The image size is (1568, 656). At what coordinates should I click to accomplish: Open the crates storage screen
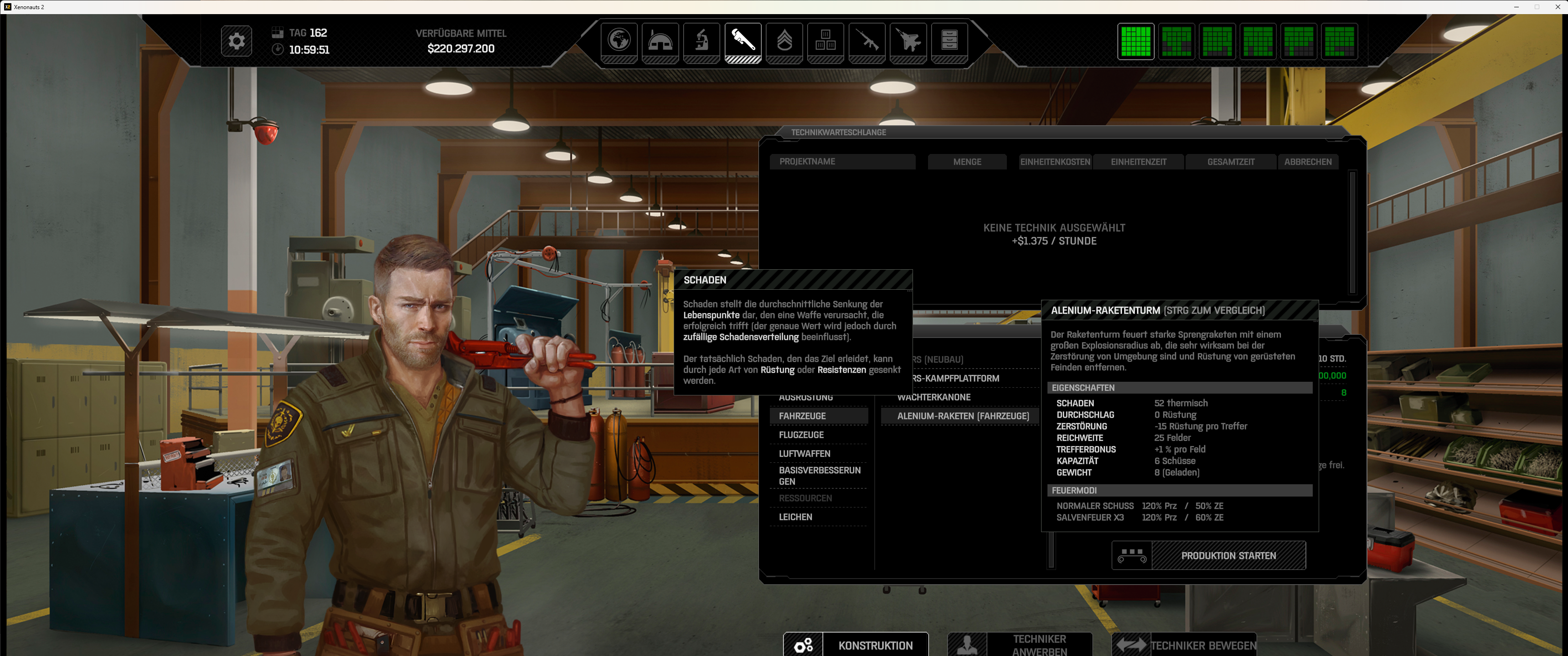click(x=825, y=41)
